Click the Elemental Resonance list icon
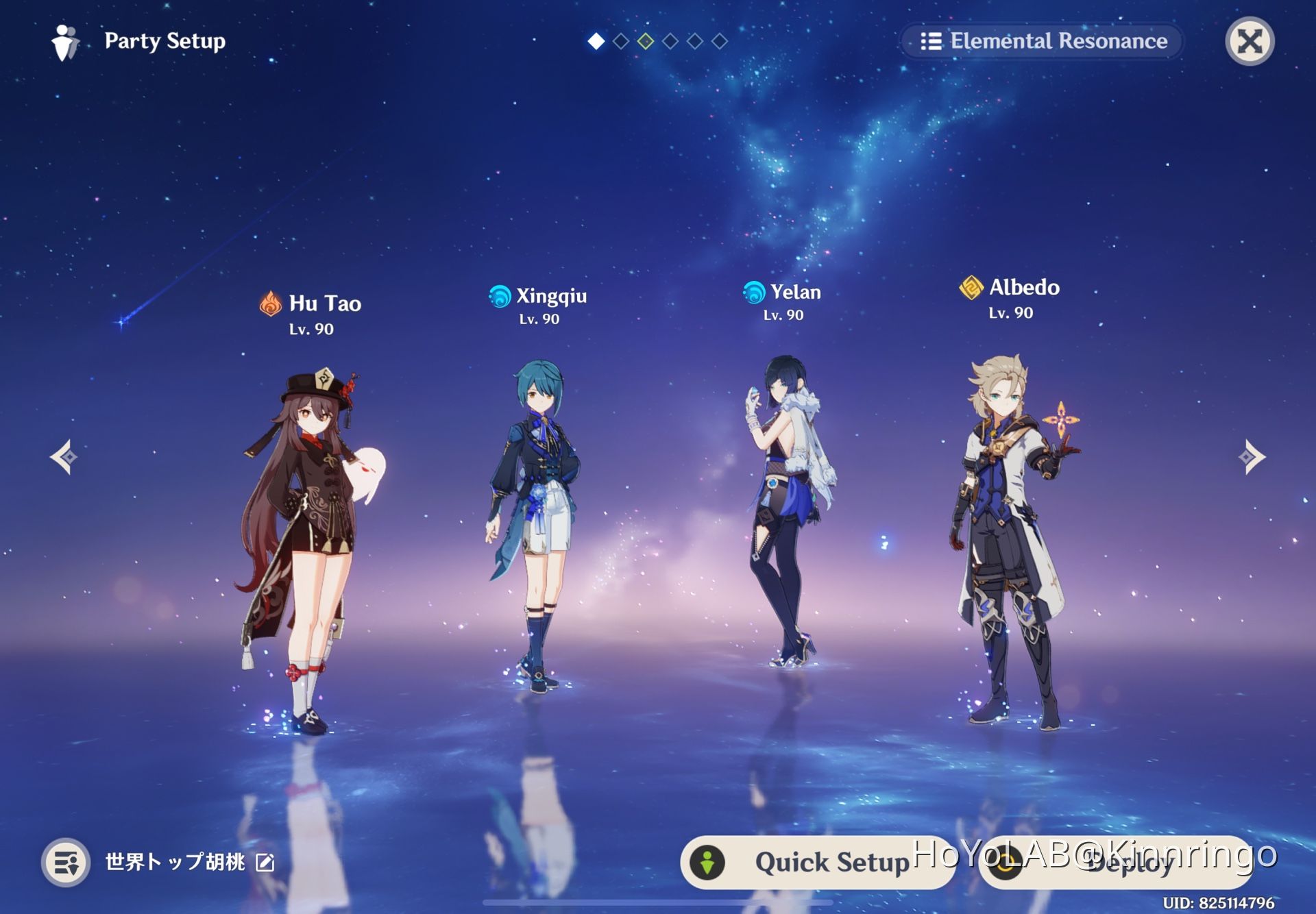Screen dimensions: 1316x914 (x=932, y=40)
